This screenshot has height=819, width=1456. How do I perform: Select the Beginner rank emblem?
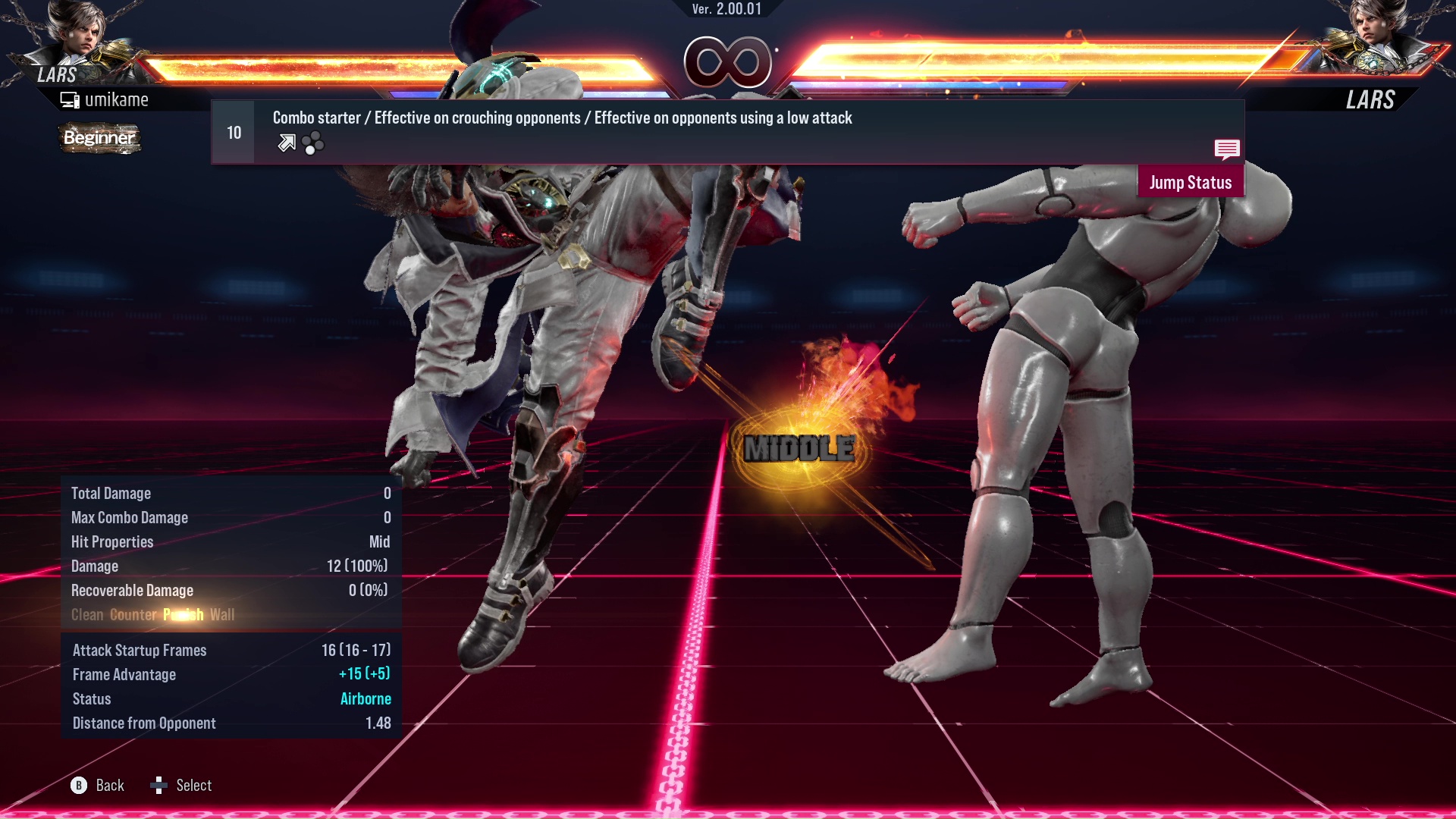(x=99, y=139)
